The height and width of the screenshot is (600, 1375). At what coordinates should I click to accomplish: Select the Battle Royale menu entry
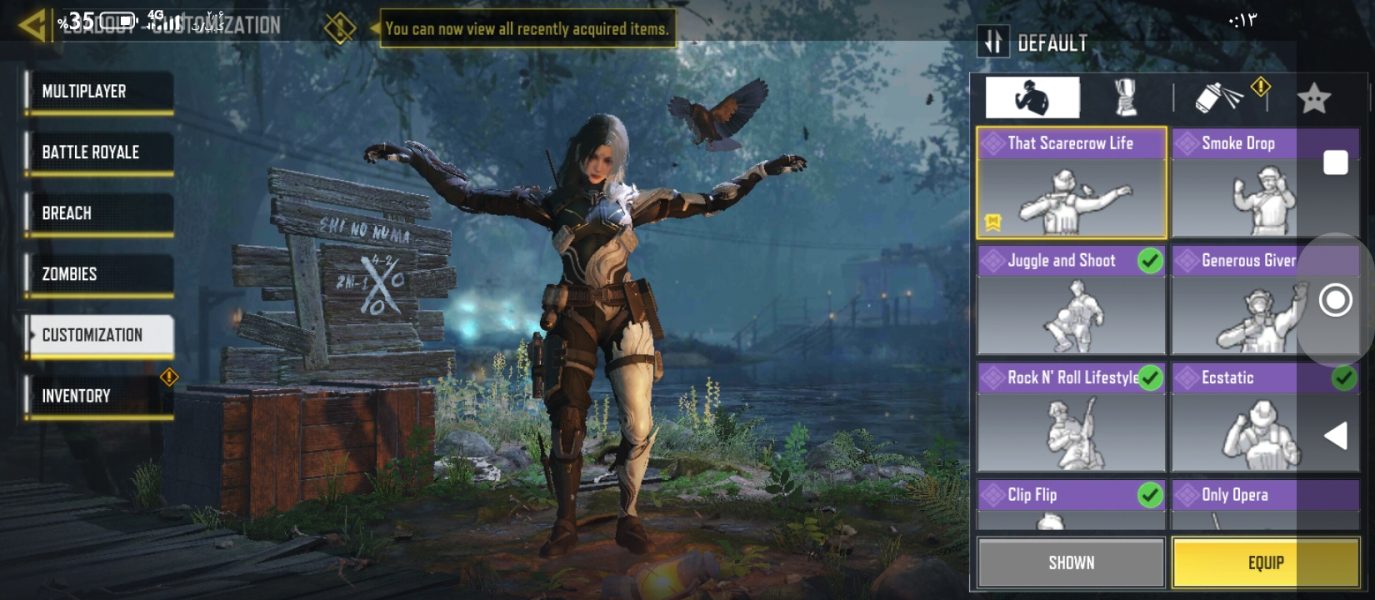click(x=98, y=153)
